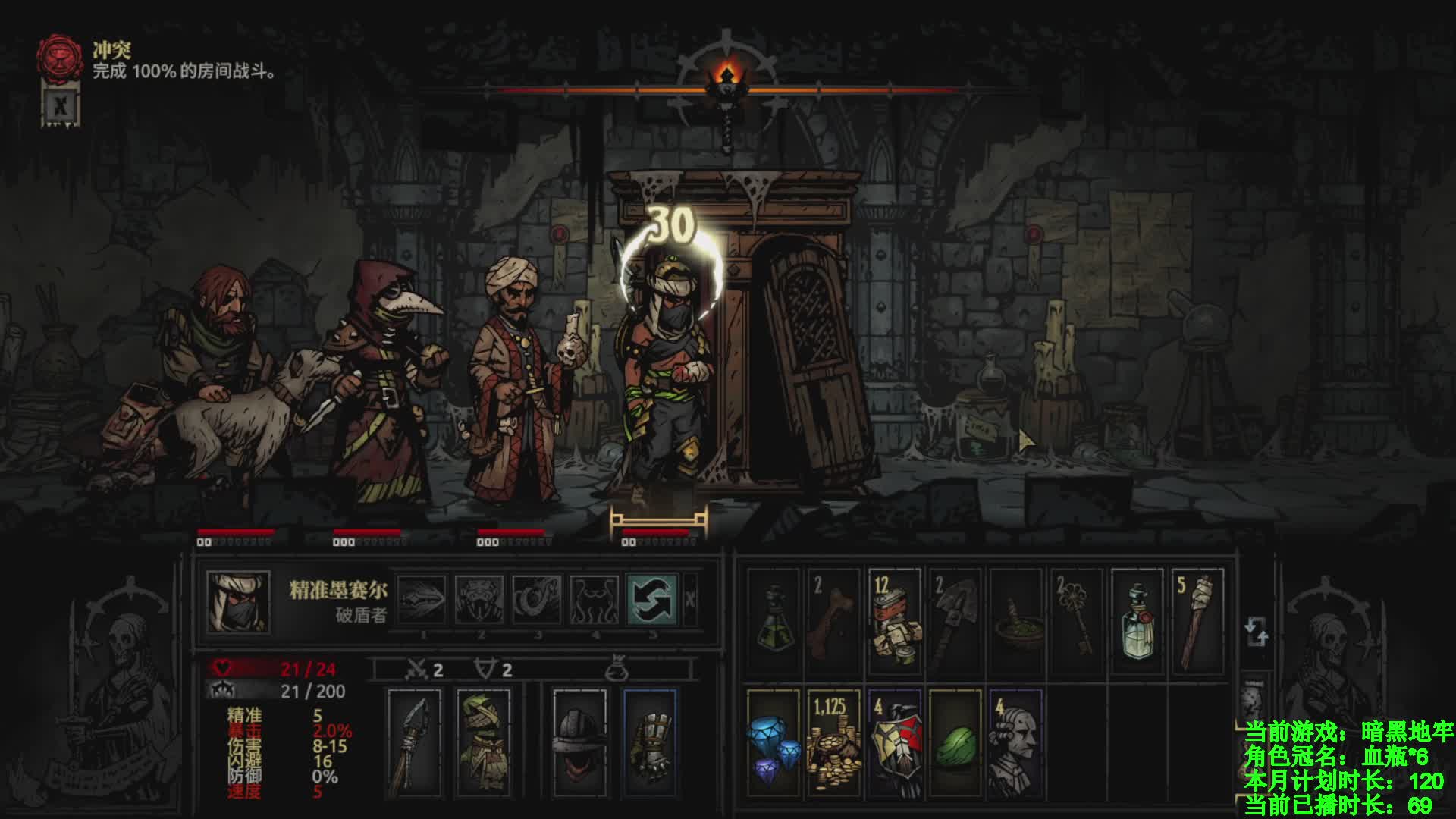Screen dimensions: 1456x819
Task: Click the gold coins stack
Action: (x=833, y=739)
